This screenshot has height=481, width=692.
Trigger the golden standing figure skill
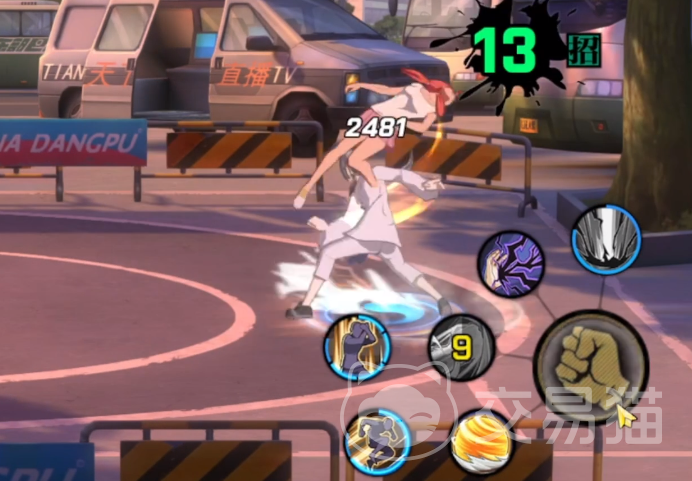(x=356, y=347)
